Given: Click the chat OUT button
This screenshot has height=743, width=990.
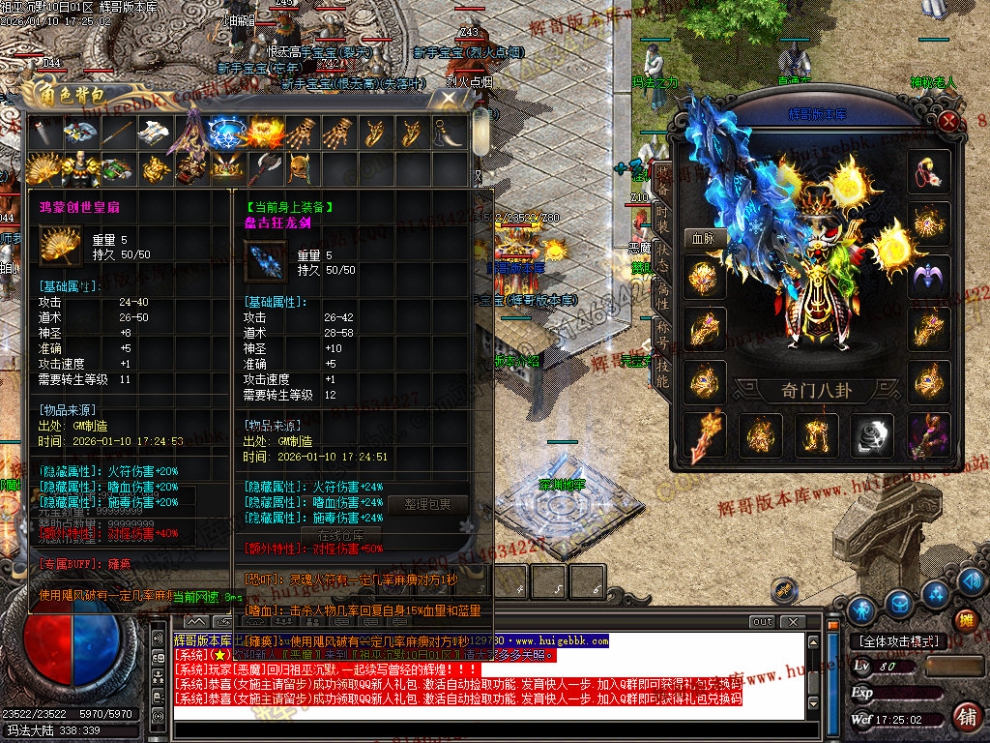Looking at the screenshot, I should 762,621.
